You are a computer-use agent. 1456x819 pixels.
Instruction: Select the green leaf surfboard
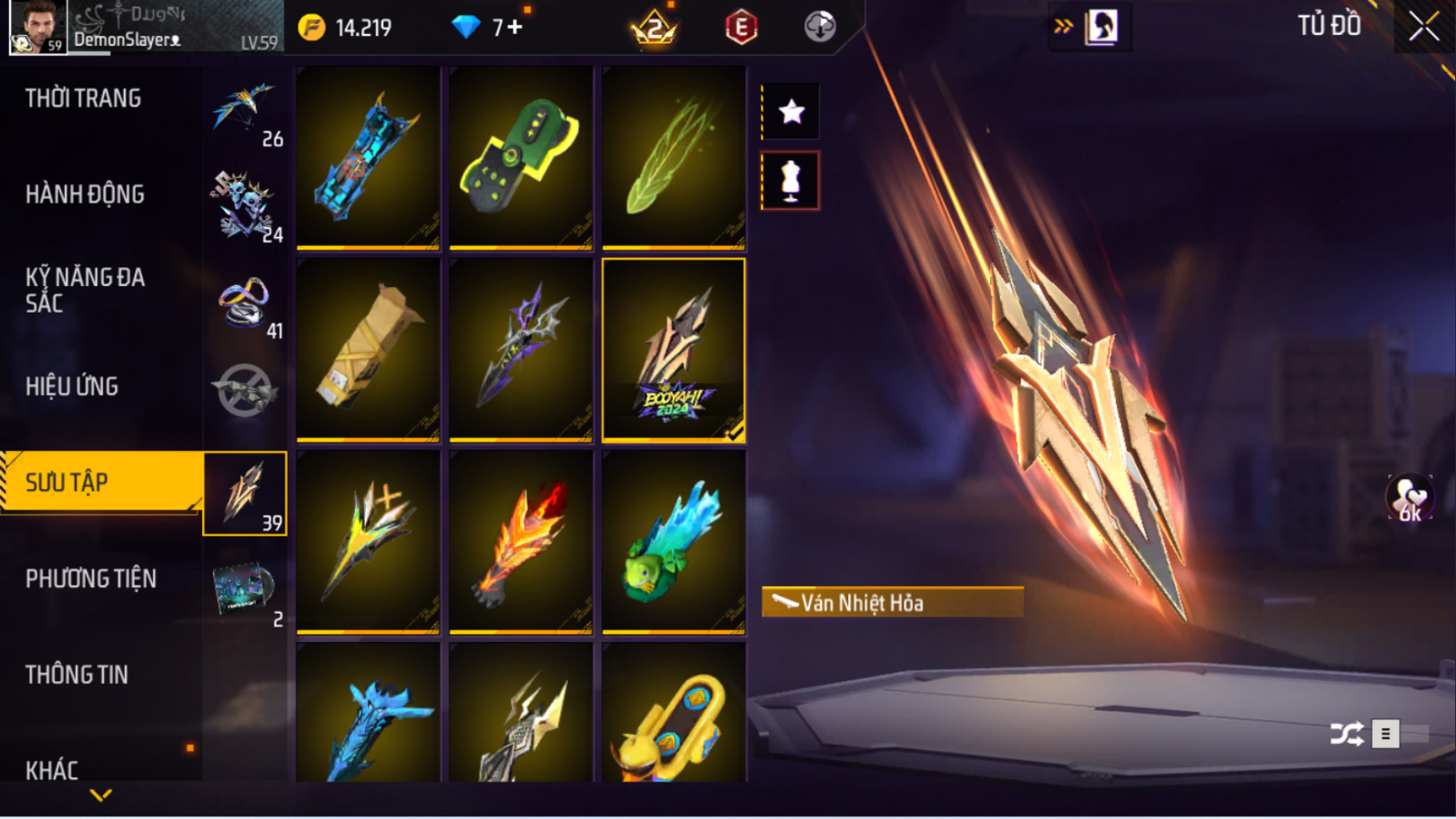pyautogui.click(x=673, y=157)
